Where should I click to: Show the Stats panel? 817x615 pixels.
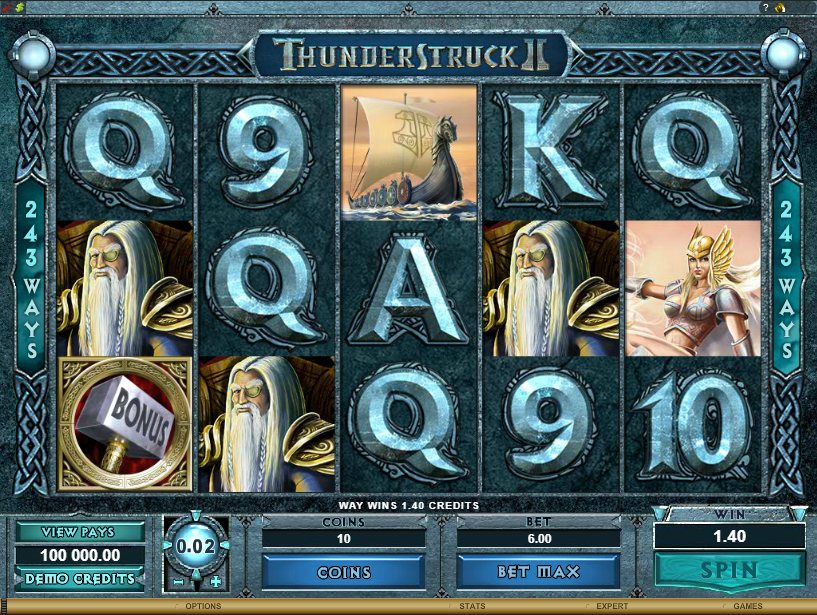click(x=472, y=606)
